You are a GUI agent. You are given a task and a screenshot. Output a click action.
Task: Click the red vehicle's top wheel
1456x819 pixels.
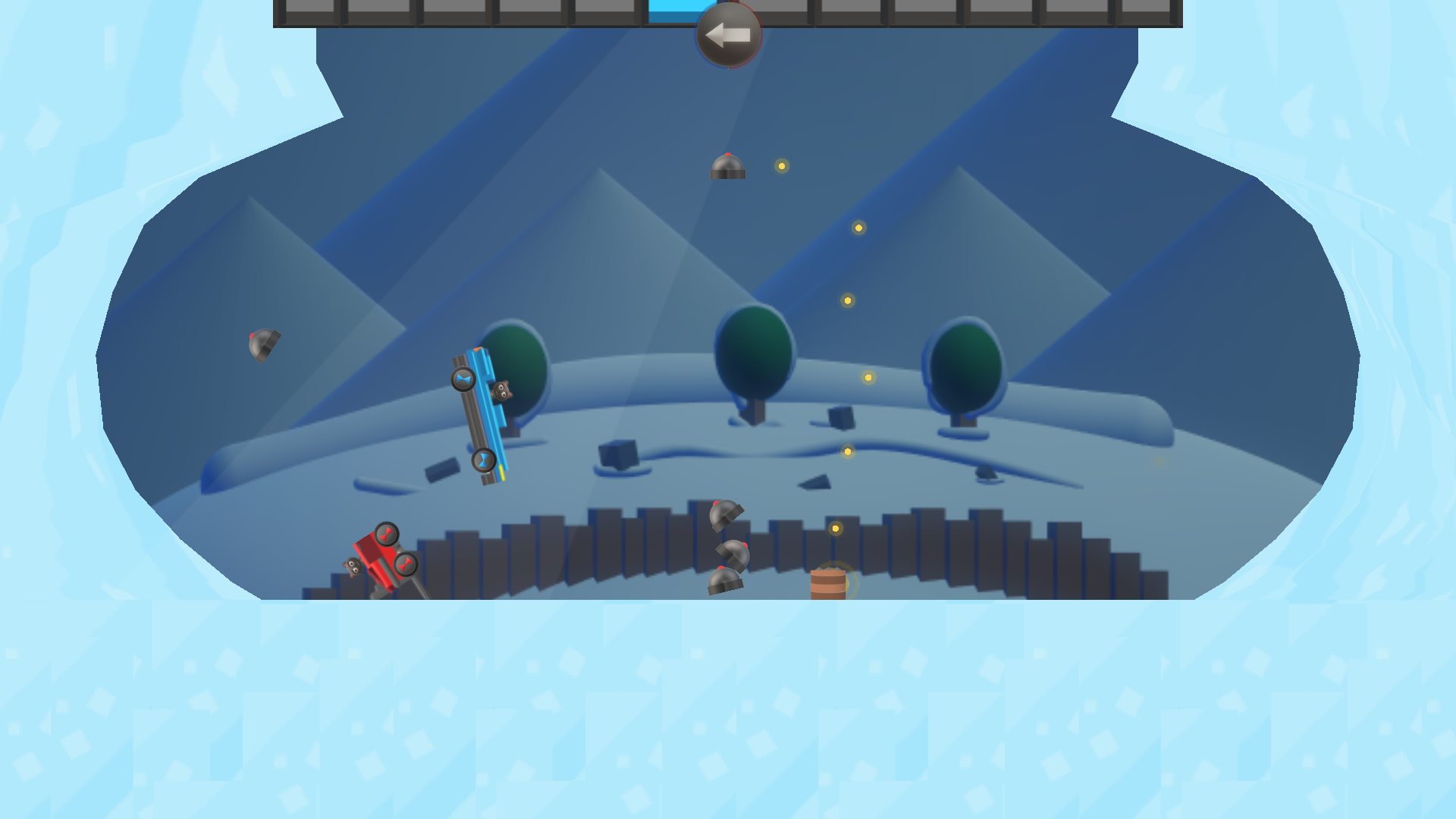tap(386, 532)
